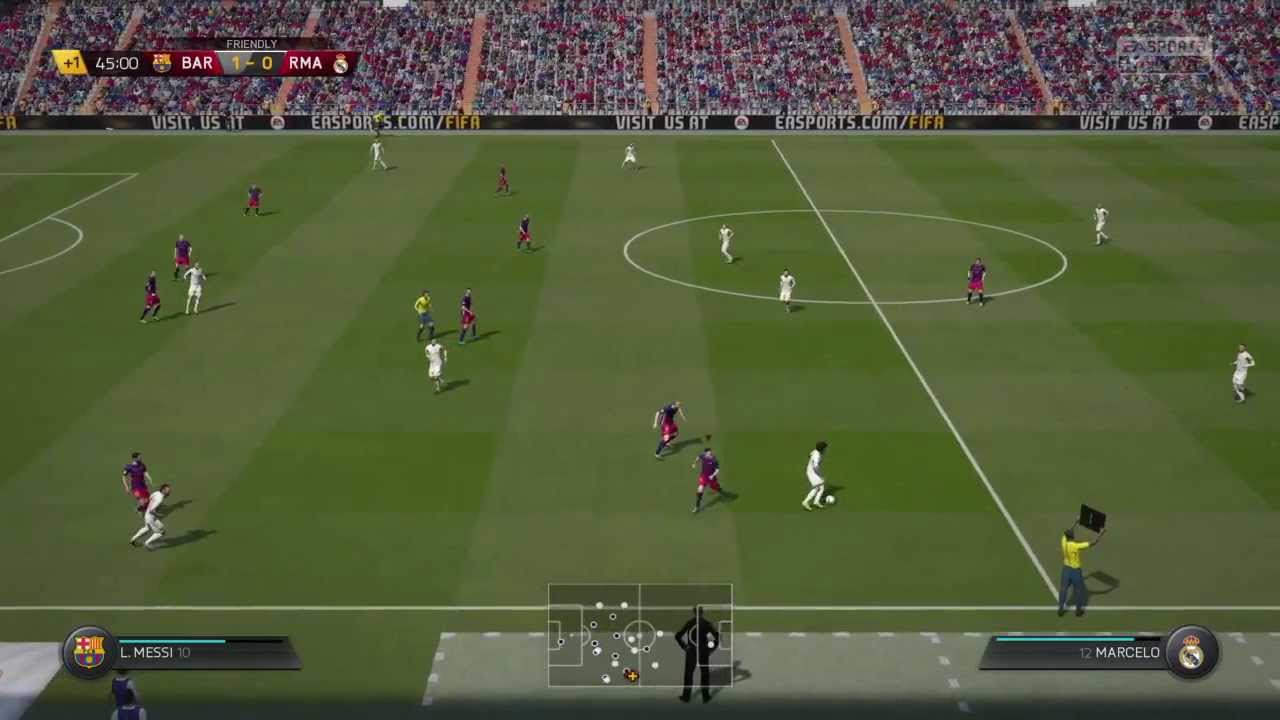Click the yellow +1 stoppage time indicator
The image size is (1280, 720).
pyautogui.click(x=71, y=63)
